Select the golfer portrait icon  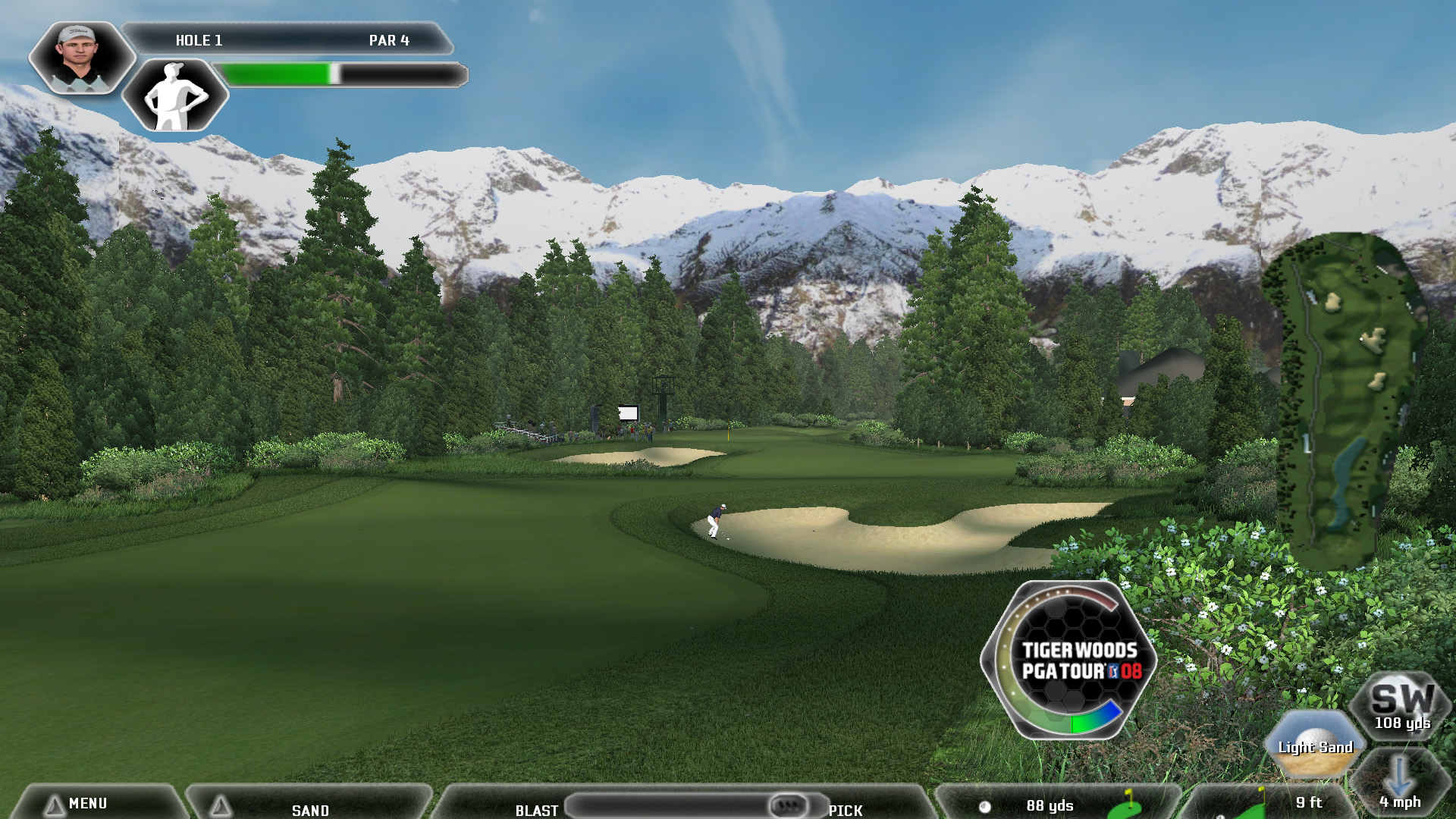click(x=80, y=58)
